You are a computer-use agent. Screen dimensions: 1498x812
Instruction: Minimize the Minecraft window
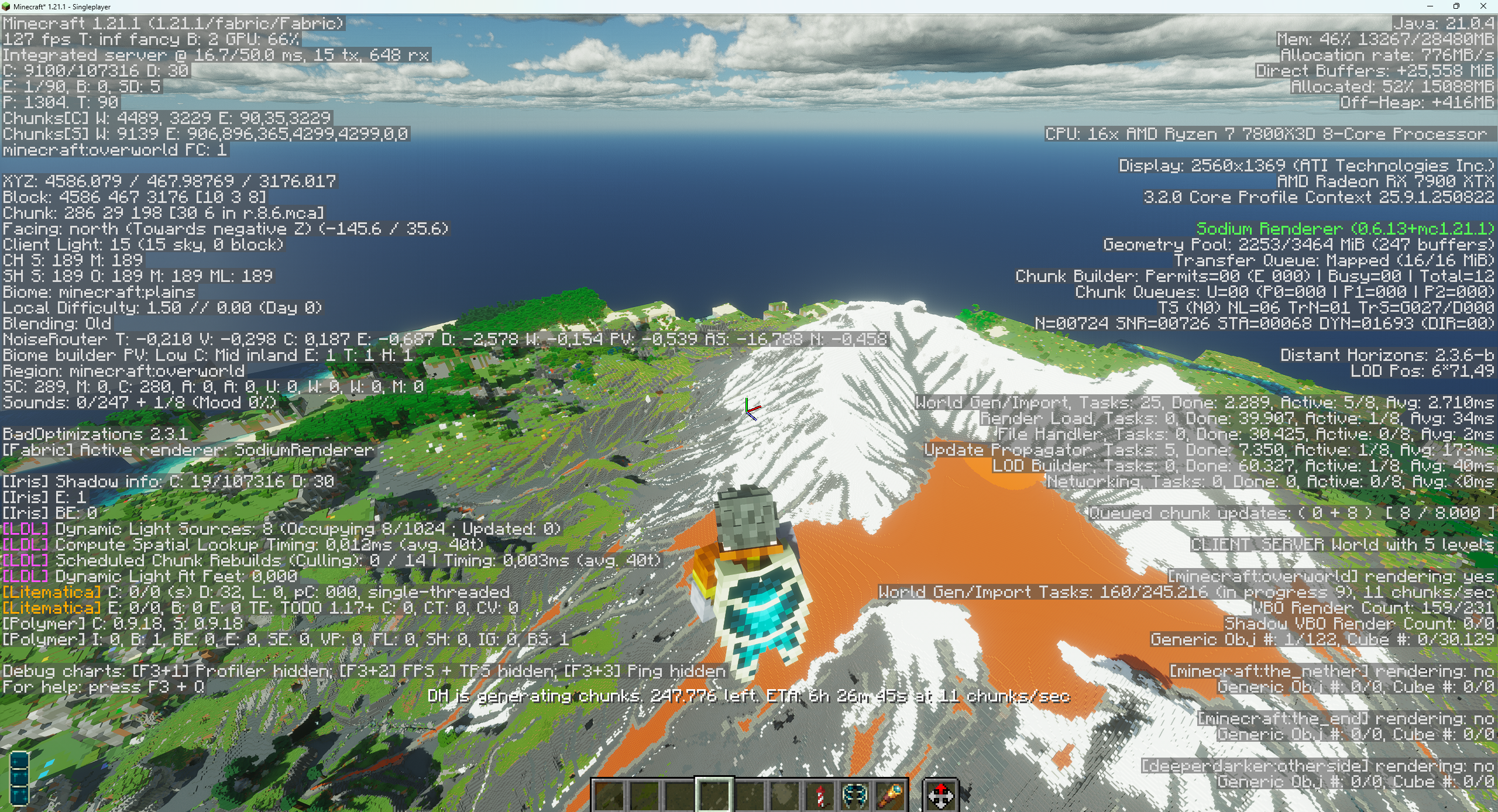click(1430, 6)
